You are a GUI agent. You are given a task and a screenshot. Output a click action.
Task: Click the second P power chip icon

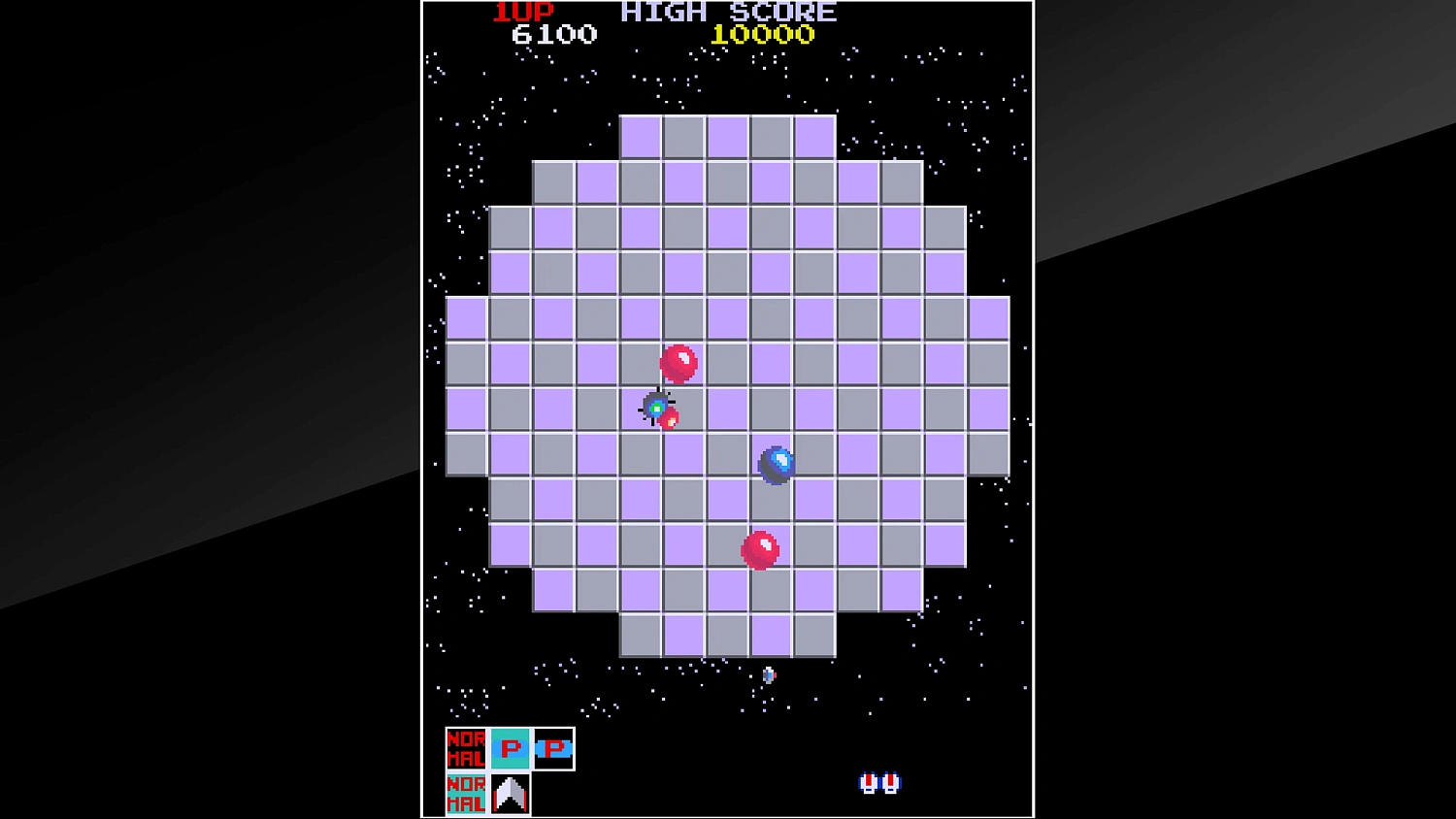click(x=553, y=748)
